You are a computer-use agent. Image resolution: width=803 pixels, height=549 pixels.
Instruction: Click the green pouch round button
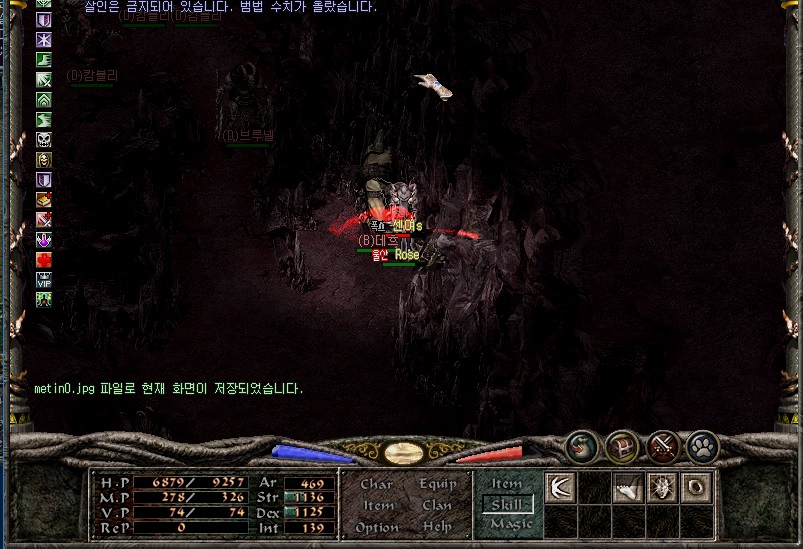point(582,447)
